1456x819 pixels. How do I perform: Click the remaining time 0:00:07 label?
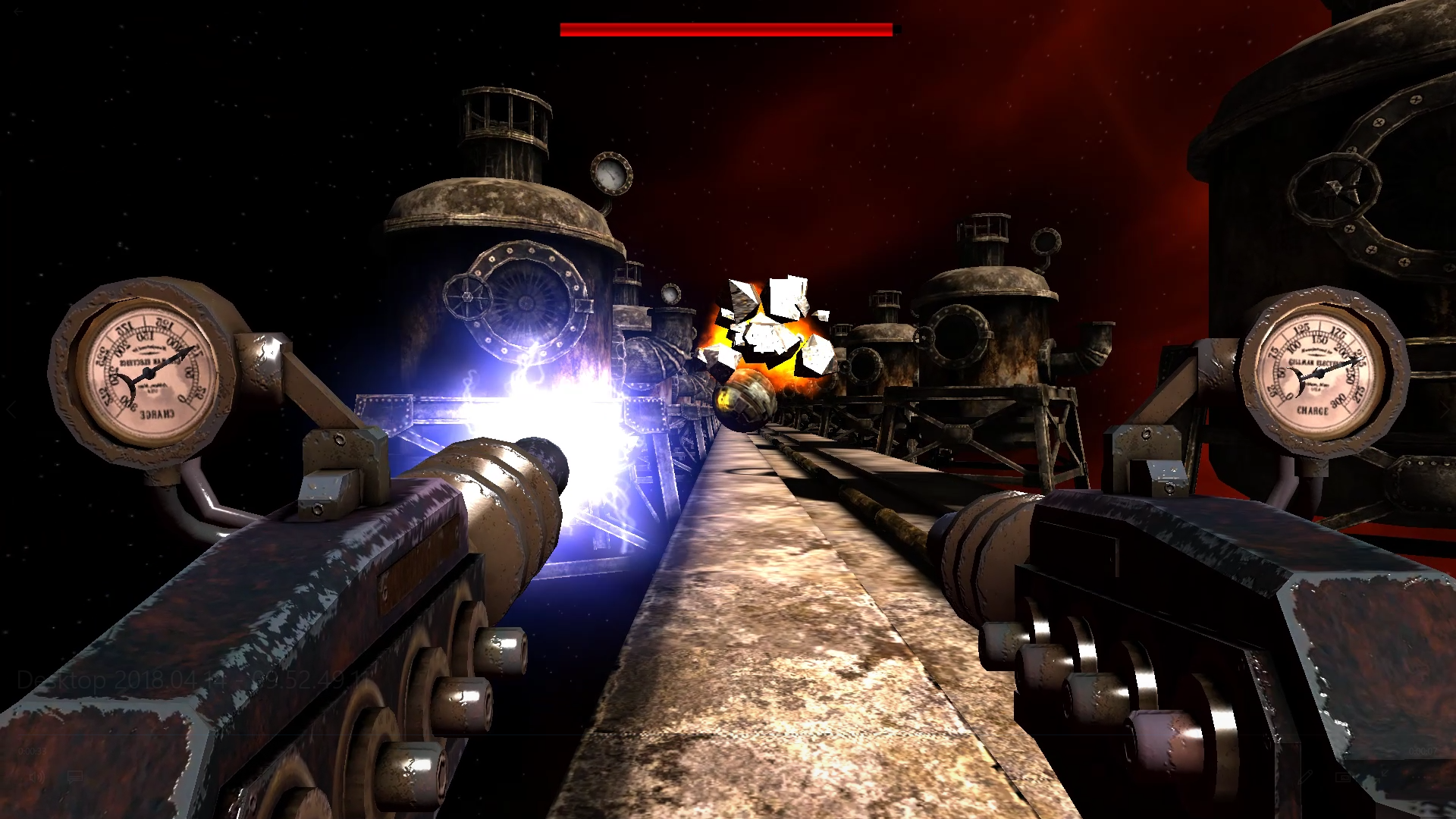pos(1423,752)
